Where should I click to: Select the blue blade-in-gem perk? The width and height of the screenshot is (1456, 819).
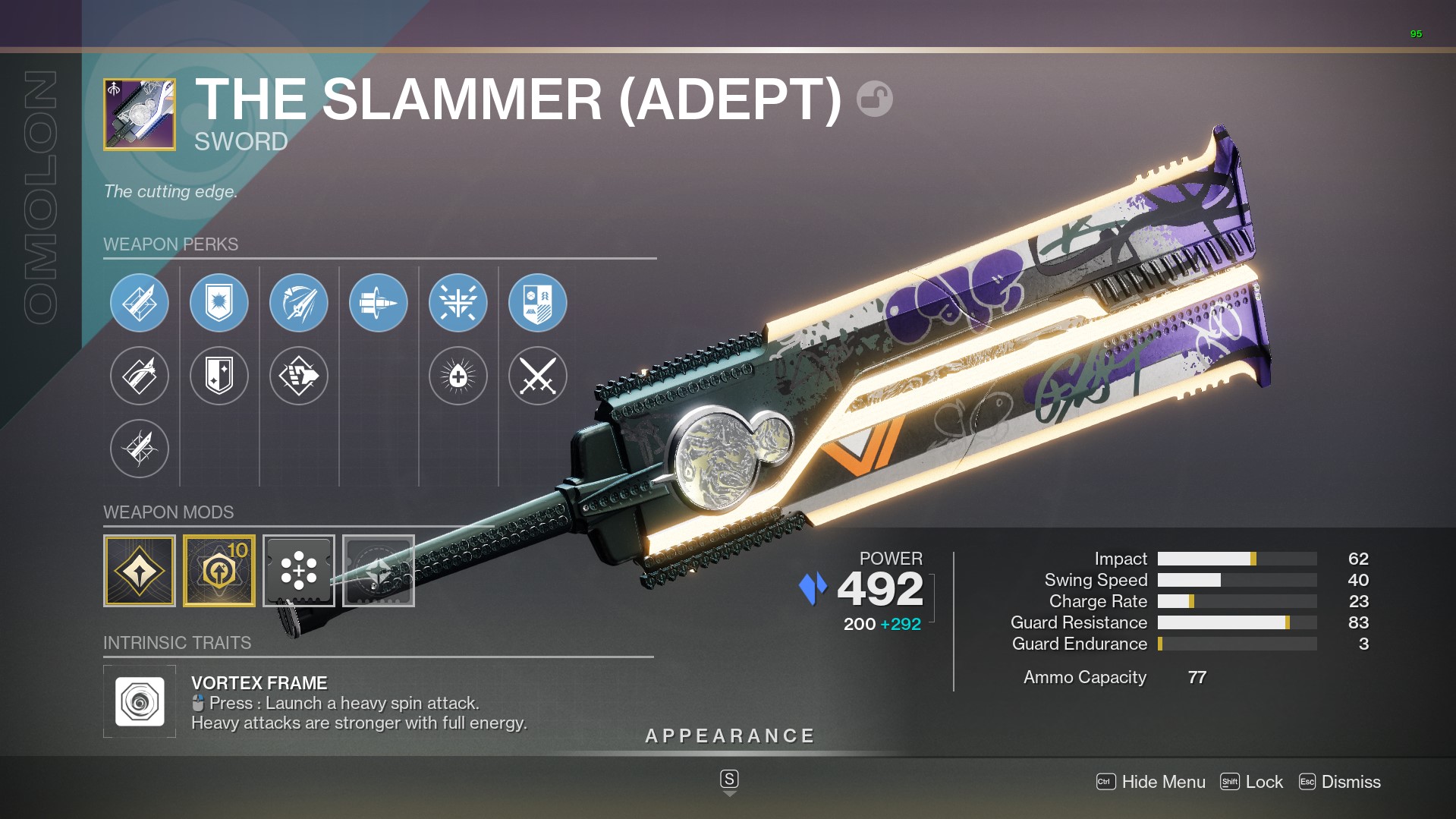point(140,303)
